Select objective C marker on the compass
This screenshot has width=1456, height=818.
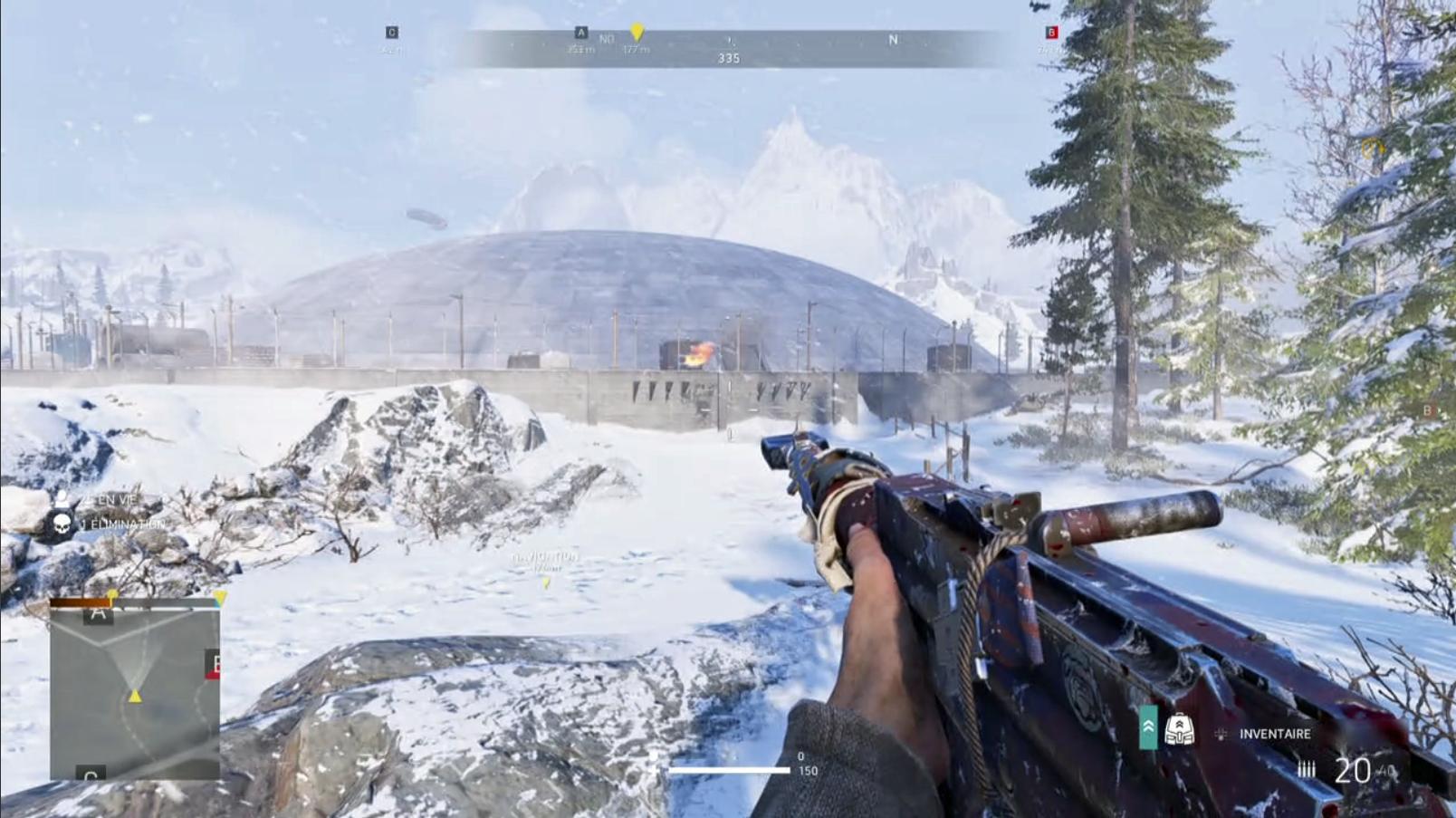392,33
